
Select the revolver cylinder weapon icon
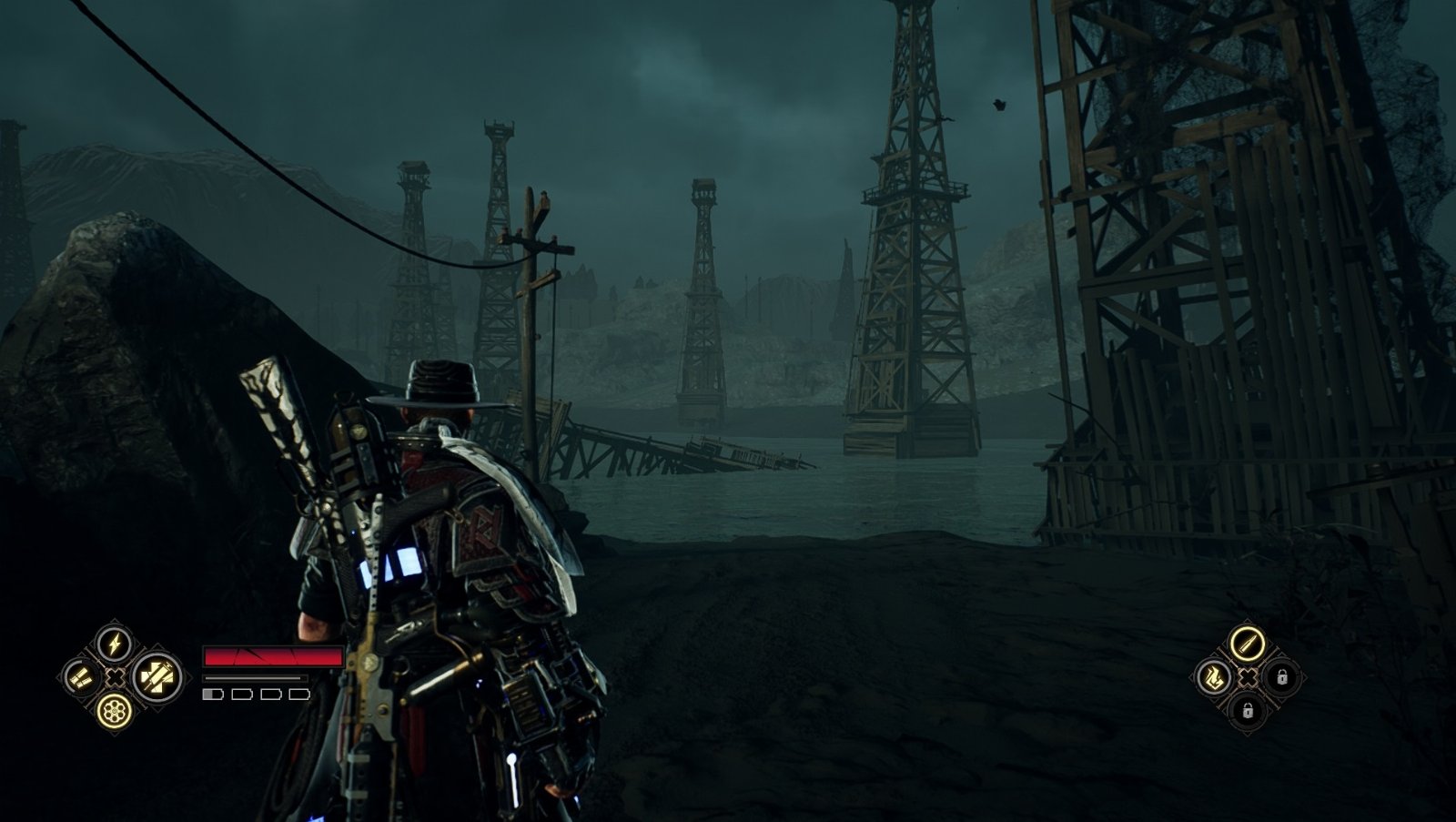pyautogui.click(x=115, y=709)
